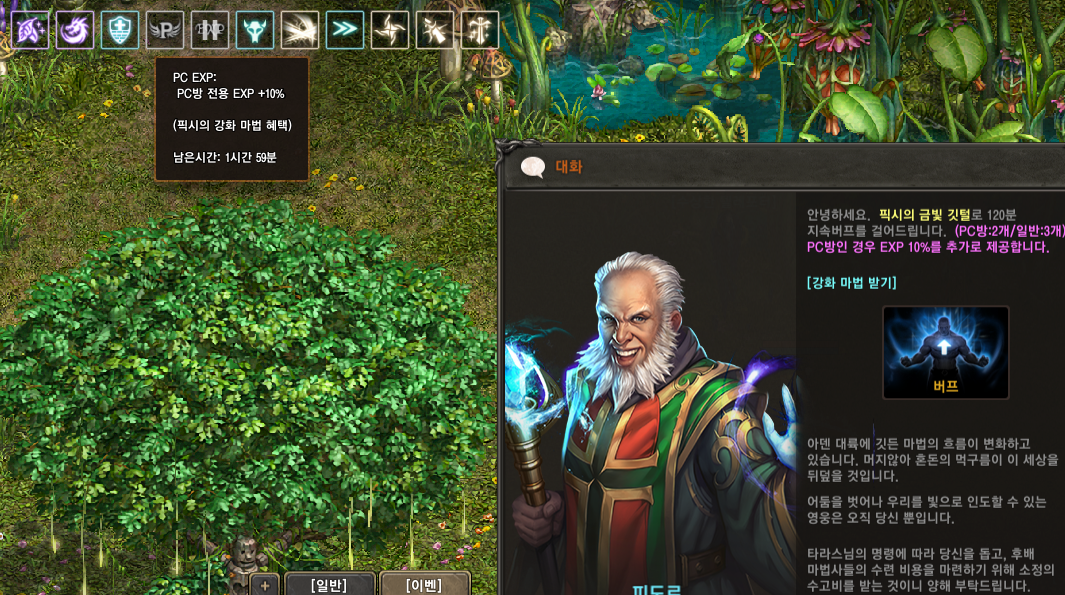Click the winged P buff icon
The image size is (1065, 595).
165,30
